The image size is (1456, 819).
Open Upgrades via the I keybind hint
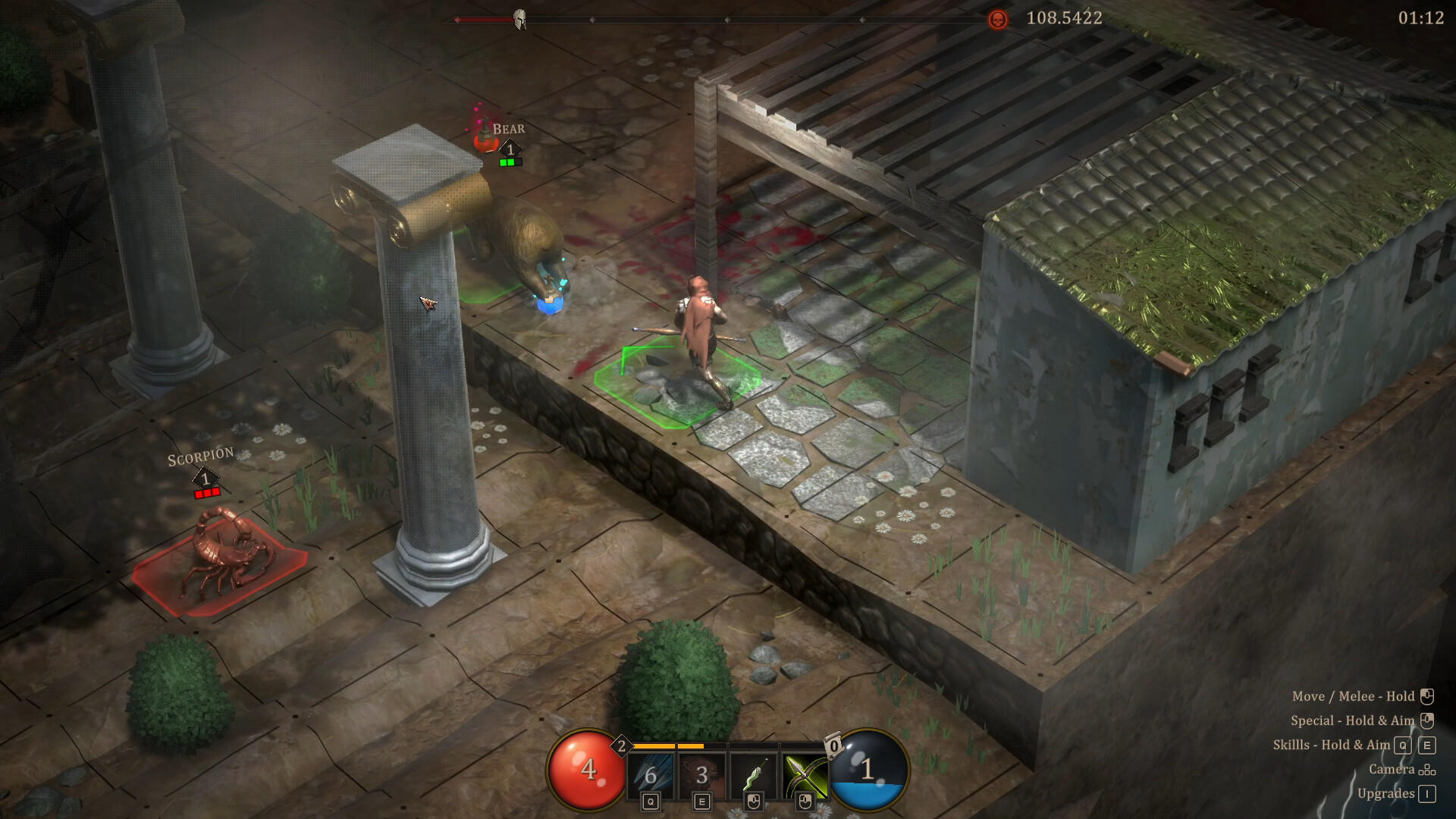click(x=1428, y=794)
